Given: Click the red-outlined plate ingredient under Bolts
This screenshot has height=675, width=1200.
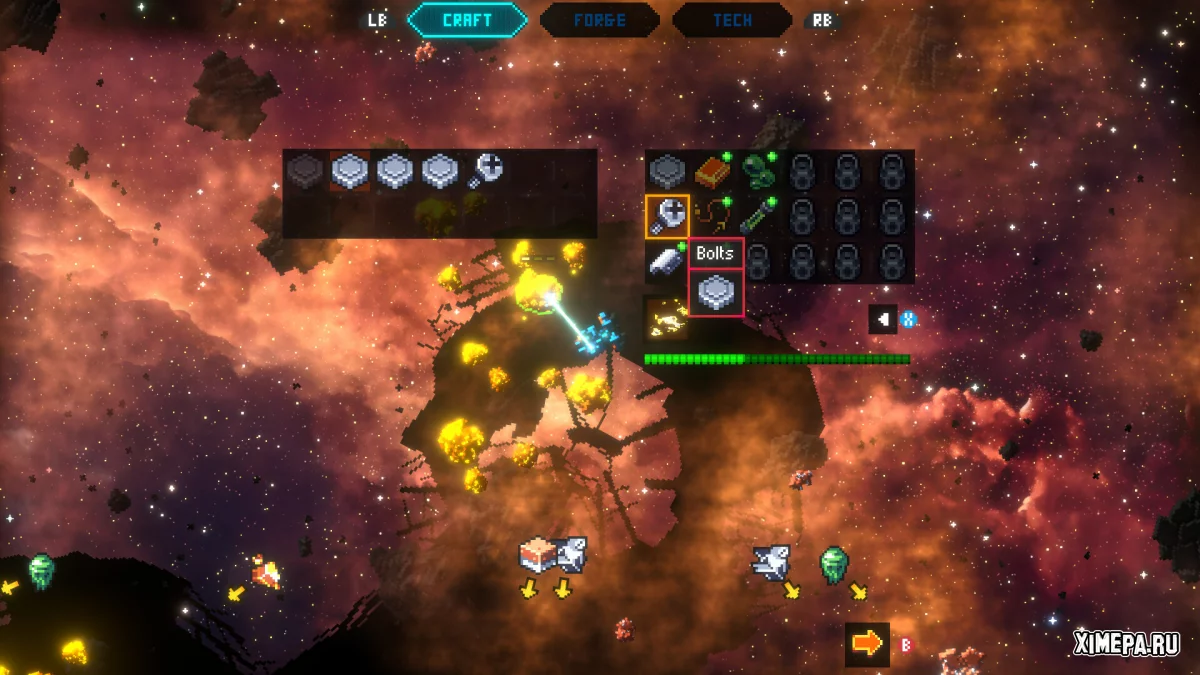Looking at the screenshot, I should click(716, 293).
